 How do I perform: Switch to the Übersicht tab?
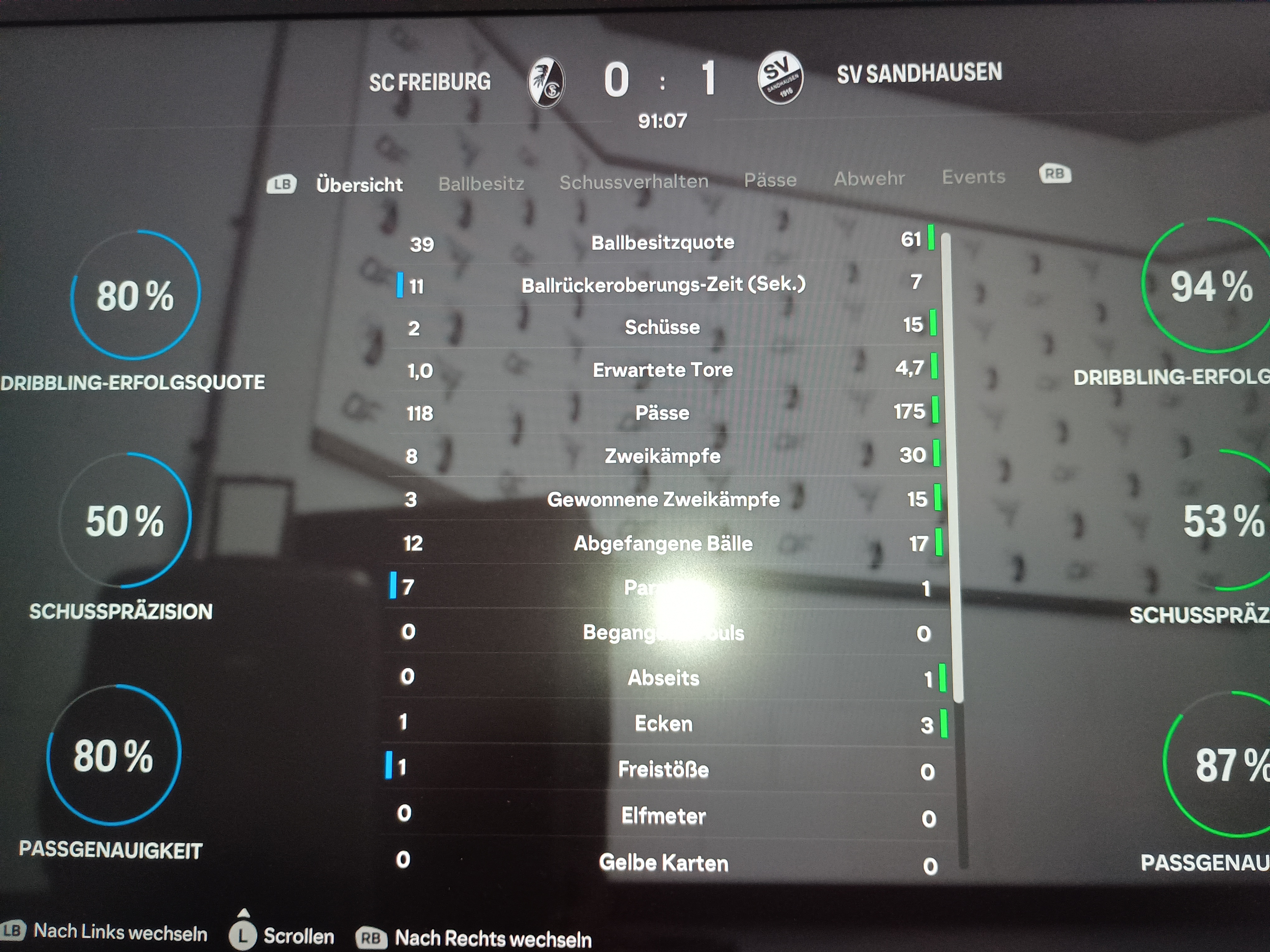coord(359,185)
